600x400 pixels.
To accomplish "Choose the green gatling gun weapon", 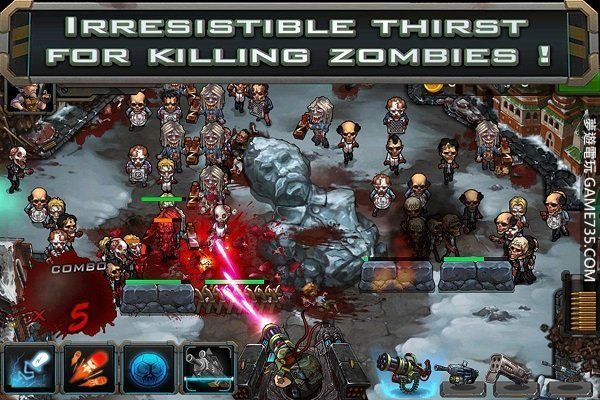I will point(402,370).
